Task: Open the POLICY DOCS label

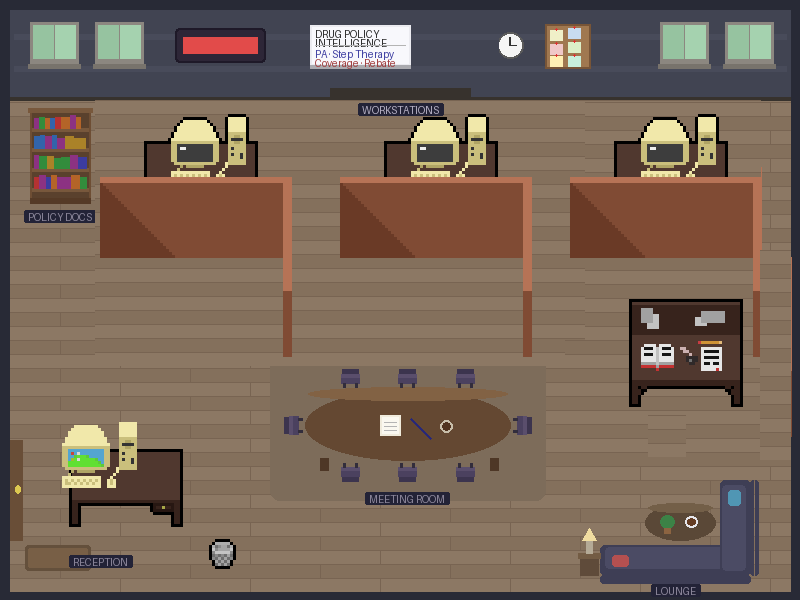Action: coord(60,217)
